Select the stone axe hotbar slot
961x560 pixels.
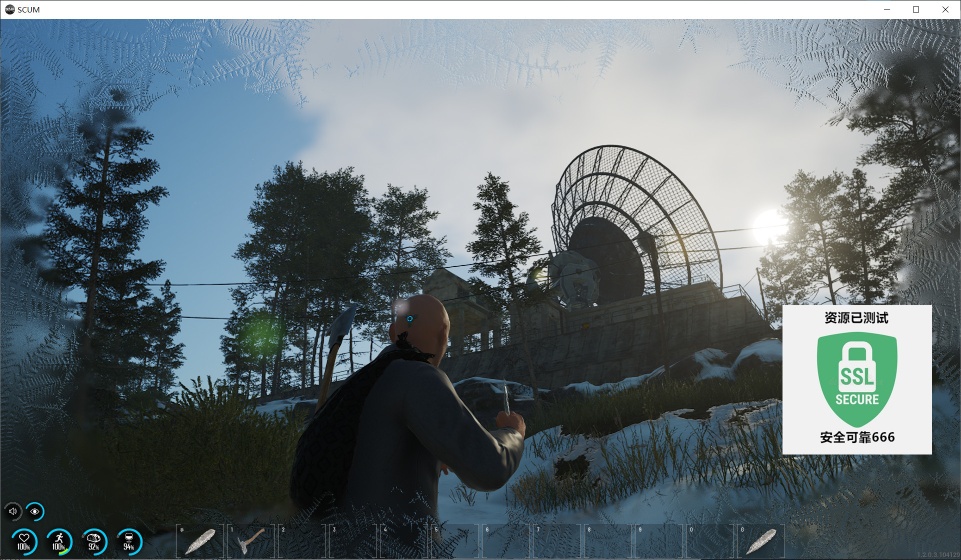(250, 541)
